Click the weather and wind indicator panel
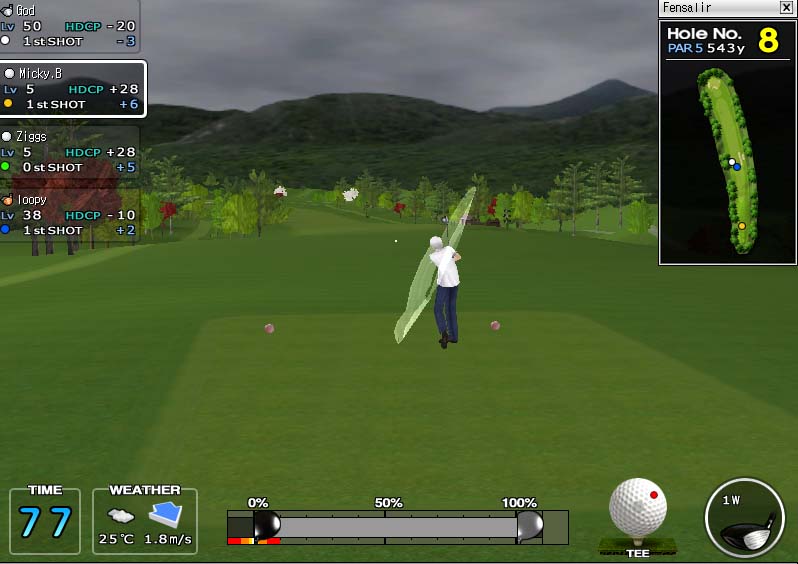This screenshot has width=798, height=564. 145,521
